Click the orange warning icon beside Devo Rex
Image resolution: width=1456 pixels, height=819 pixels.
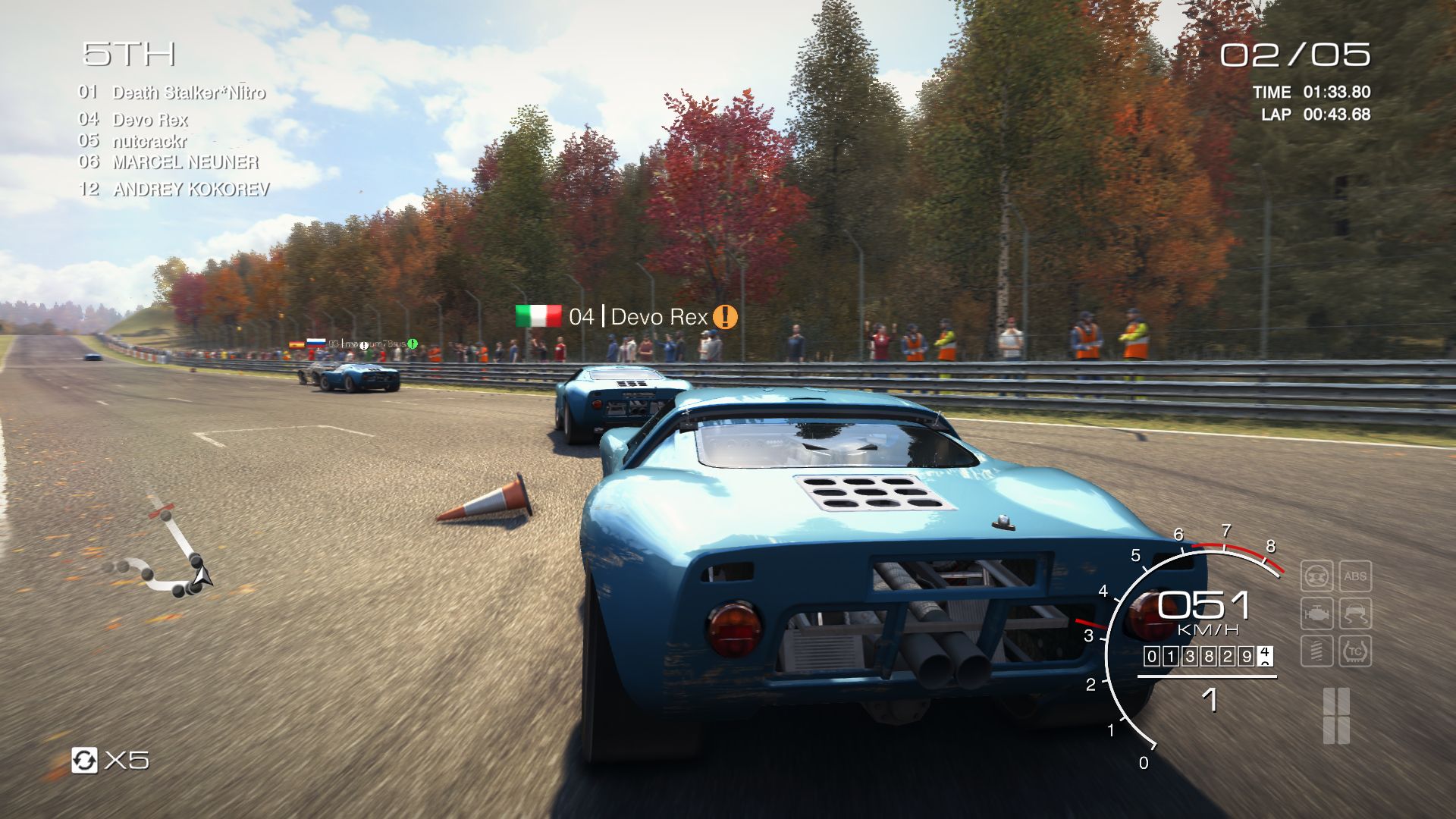pos(725,317)
